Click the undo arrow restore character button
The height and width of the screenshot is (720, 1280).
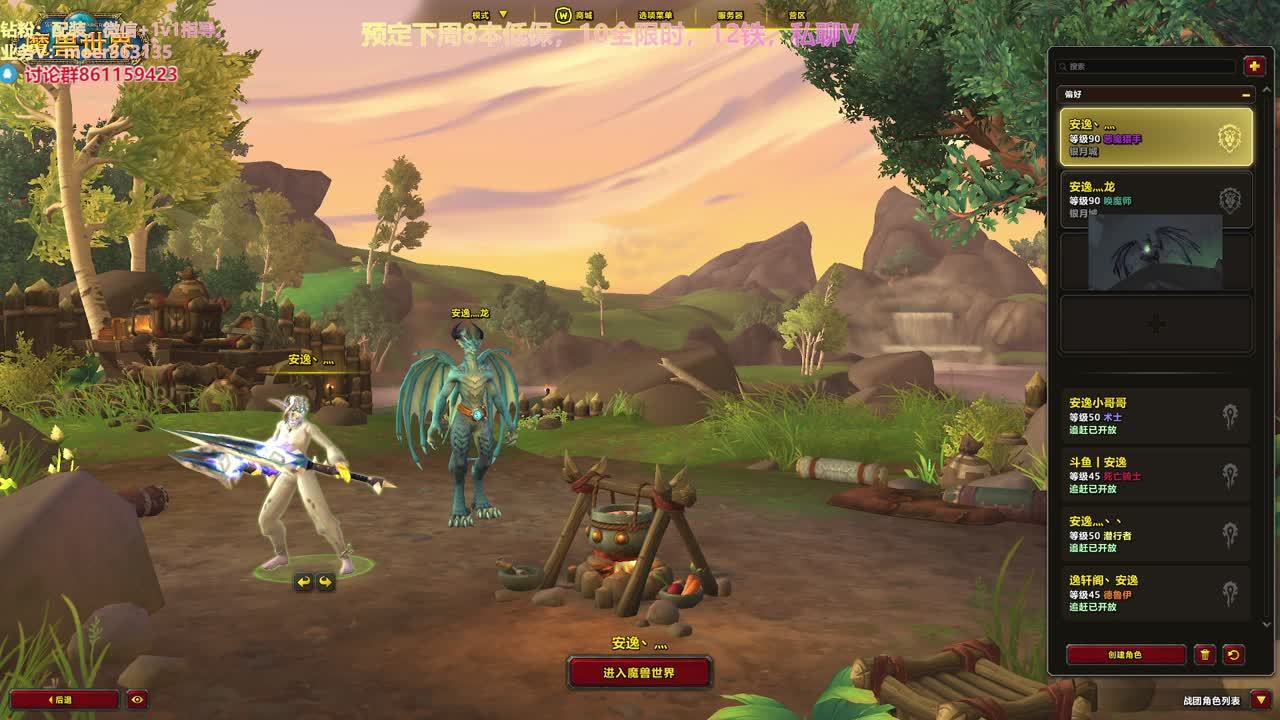(1233, 655)
